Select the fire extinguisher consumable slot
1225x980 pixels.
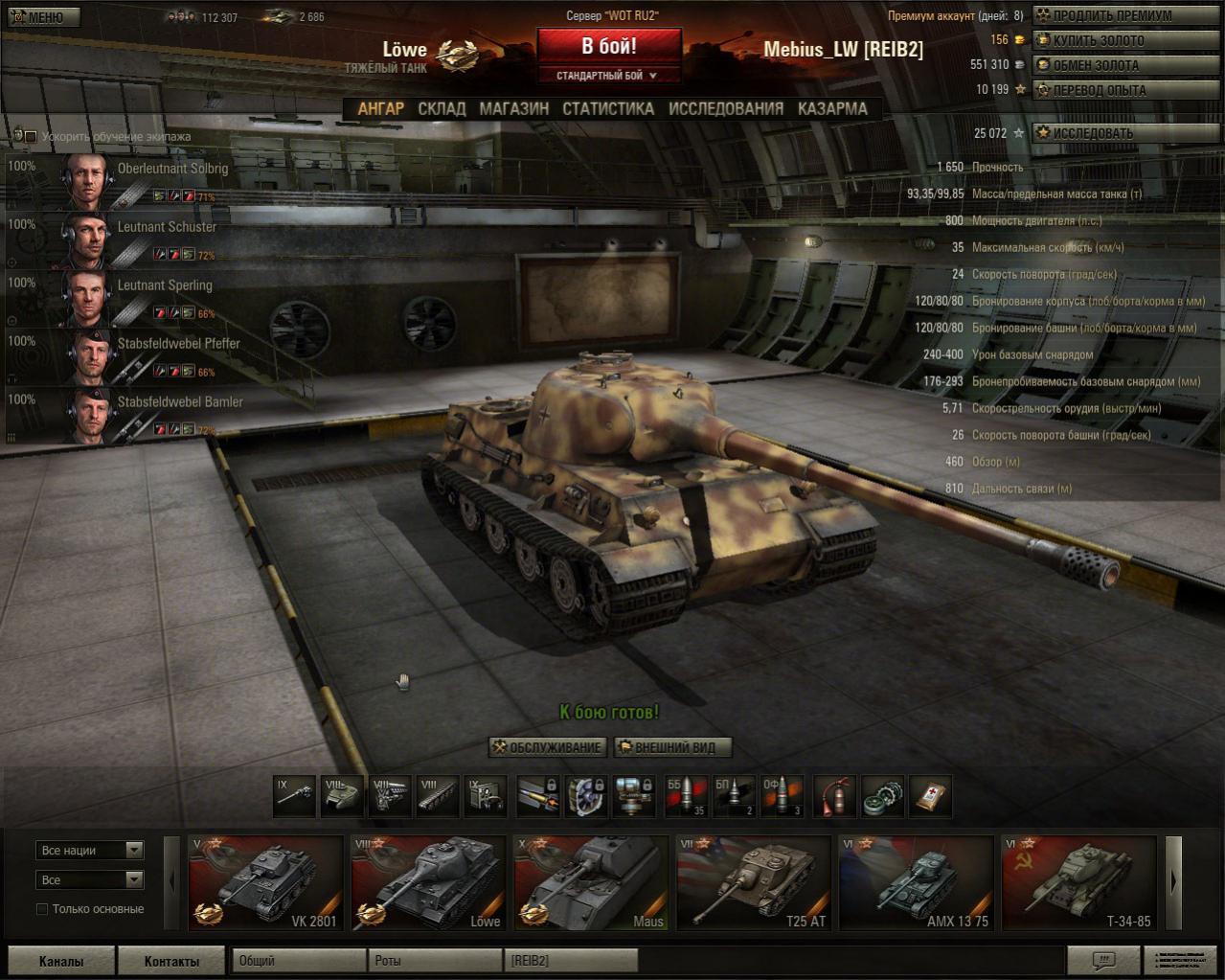click(x=835, y=796)
